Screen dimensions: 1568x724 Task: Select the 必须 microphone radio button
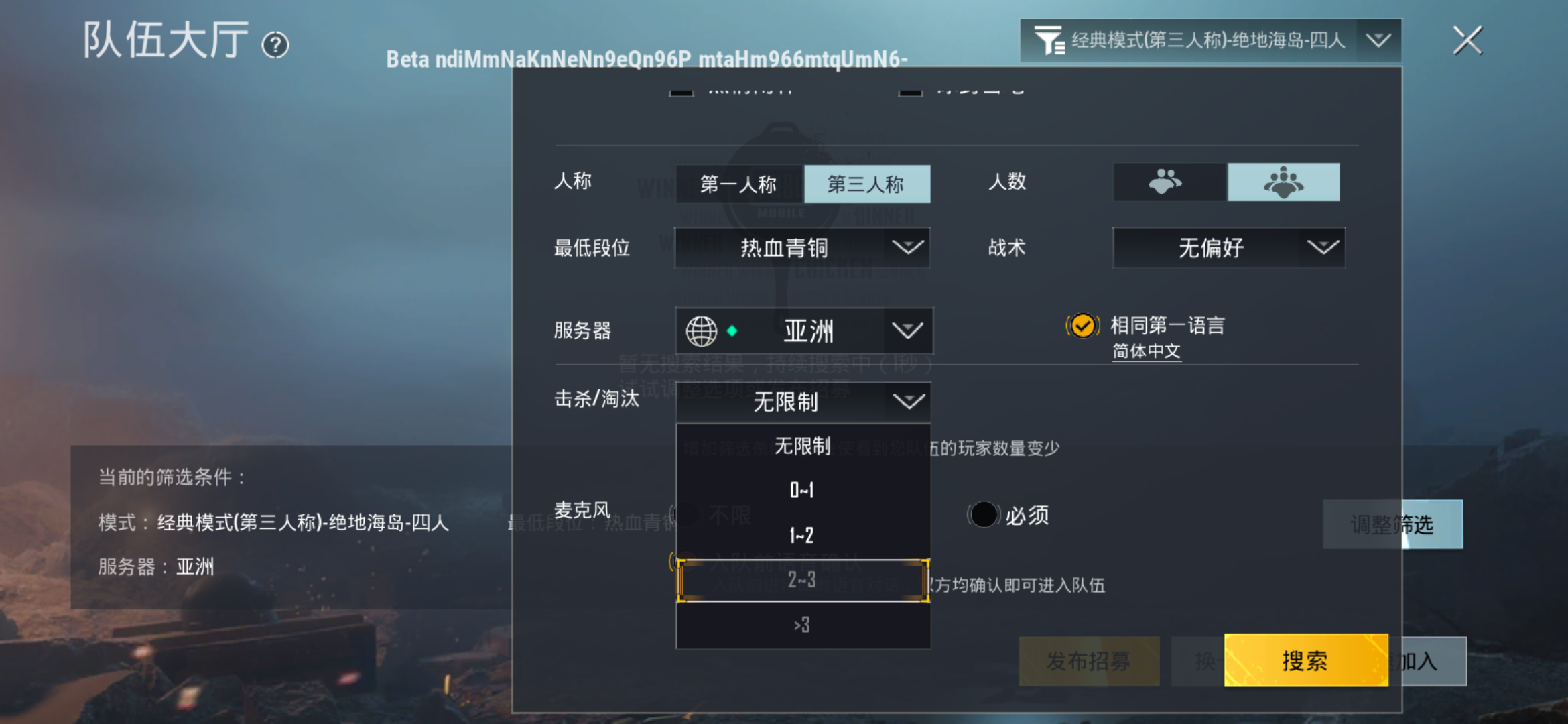point(984,514)
